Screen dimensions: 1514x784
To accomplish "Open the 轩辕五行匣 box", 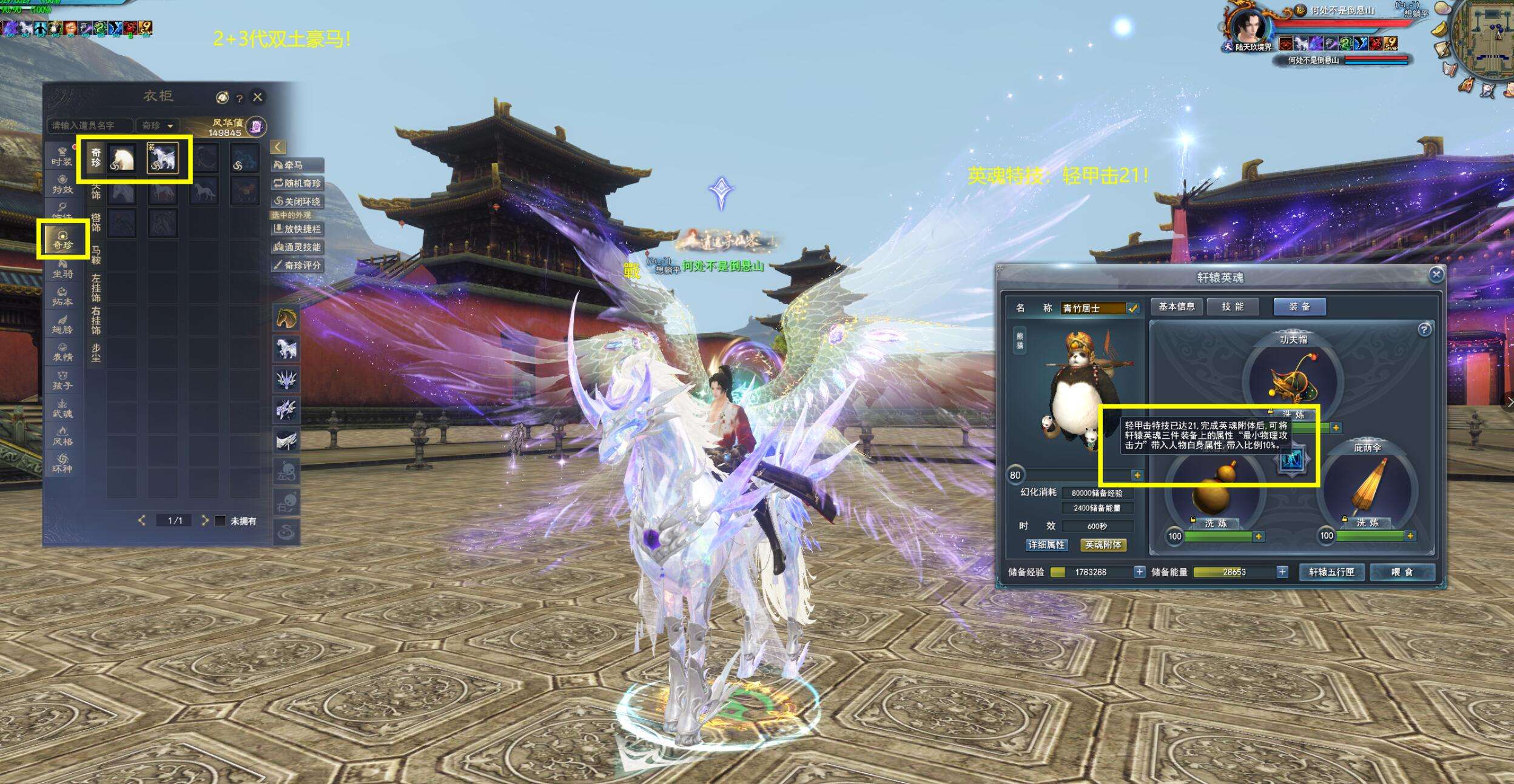I will tap(1331, 572).
